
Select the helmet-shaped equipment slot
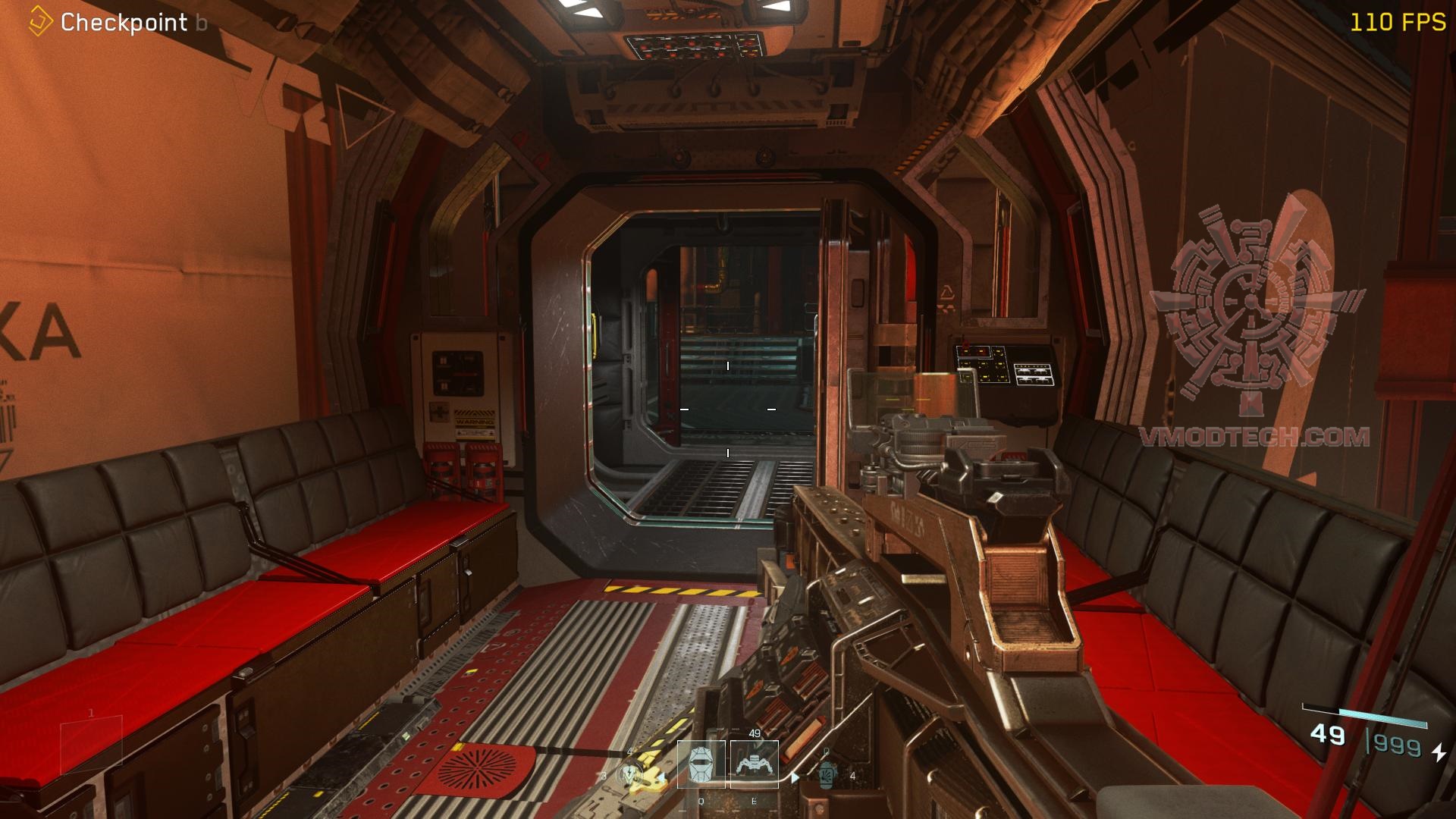[x=701, y=764]
